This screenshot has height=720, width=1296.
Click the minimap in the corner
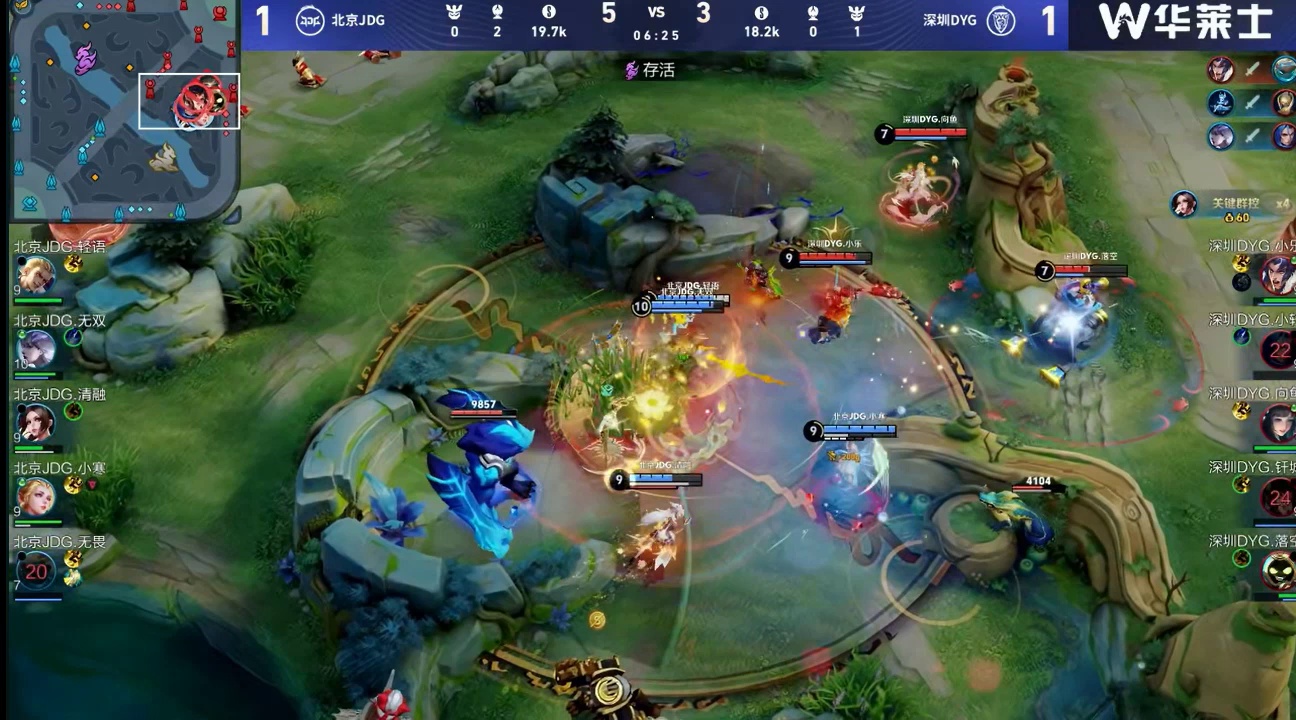[124, 110]
